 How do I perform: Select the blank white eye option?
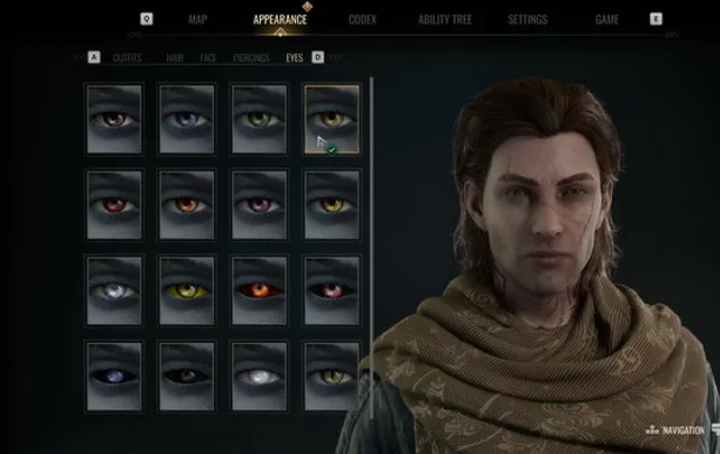pos(259,376)
